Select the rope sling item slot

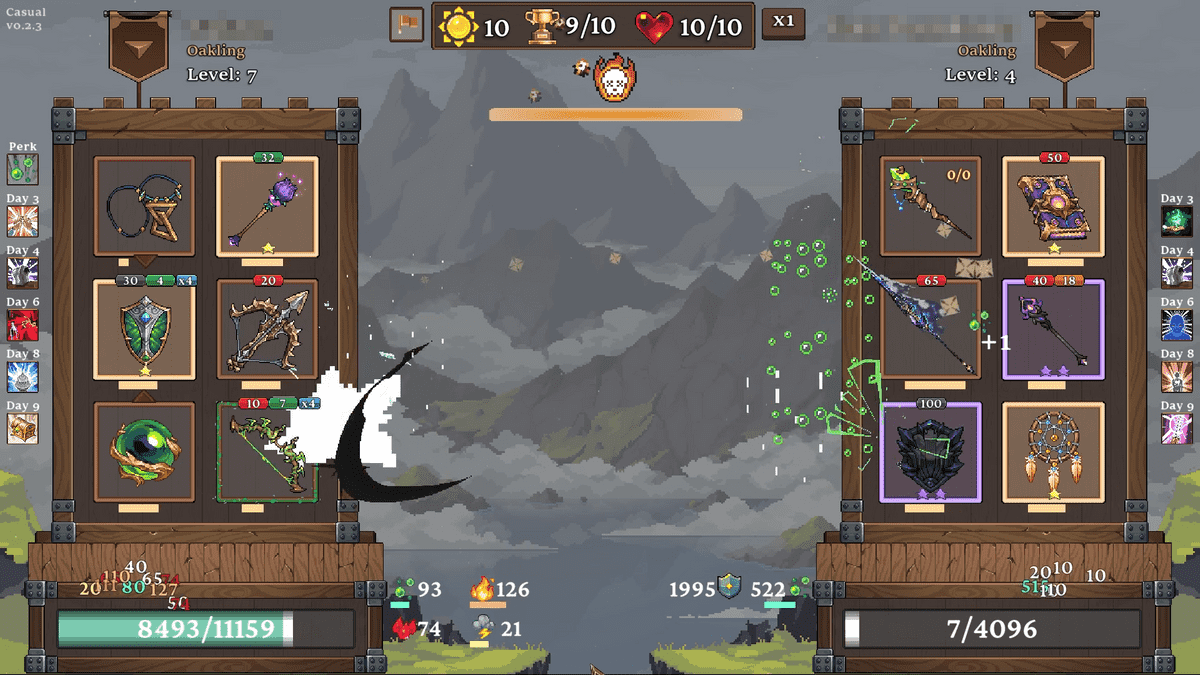point(144,207)
